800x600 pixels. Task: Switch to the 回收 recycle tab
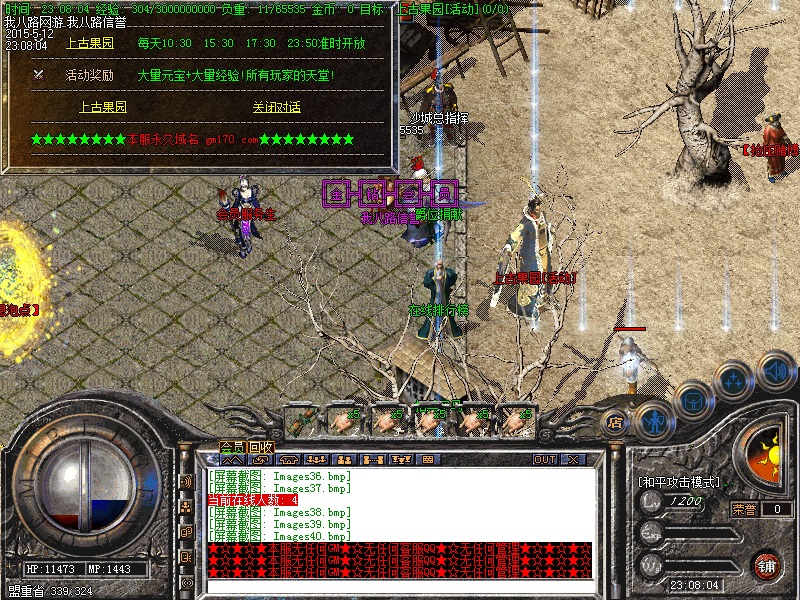click(x=261, y=446)
